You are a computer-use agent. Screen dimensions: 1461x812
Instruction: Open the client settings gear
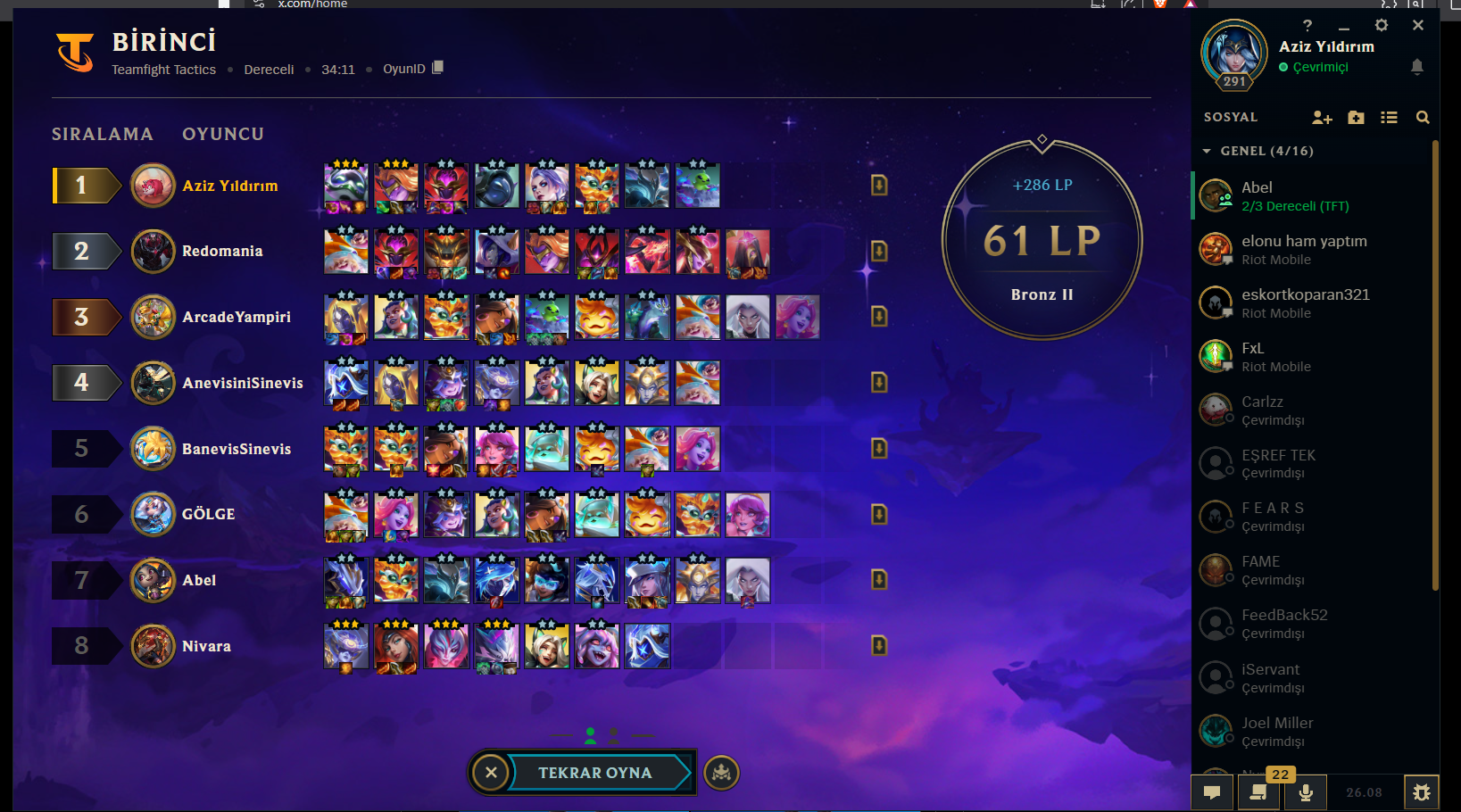[x=1382, y=25]
